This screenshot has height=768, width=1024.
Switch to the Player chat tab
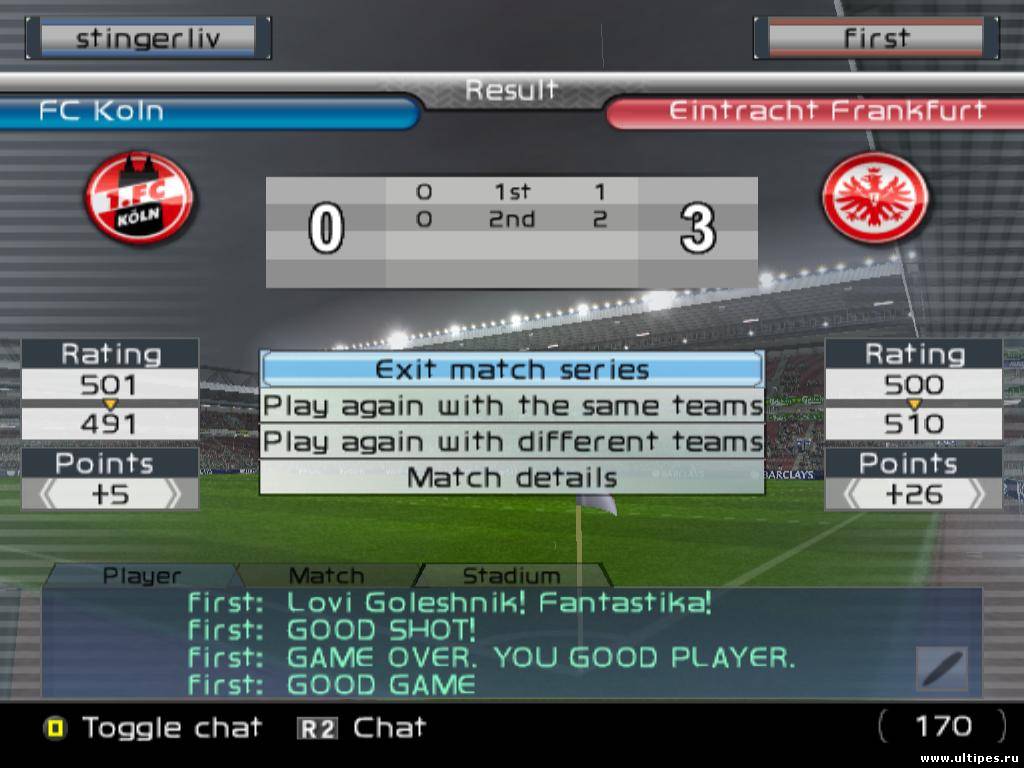(x=142, y=576)
